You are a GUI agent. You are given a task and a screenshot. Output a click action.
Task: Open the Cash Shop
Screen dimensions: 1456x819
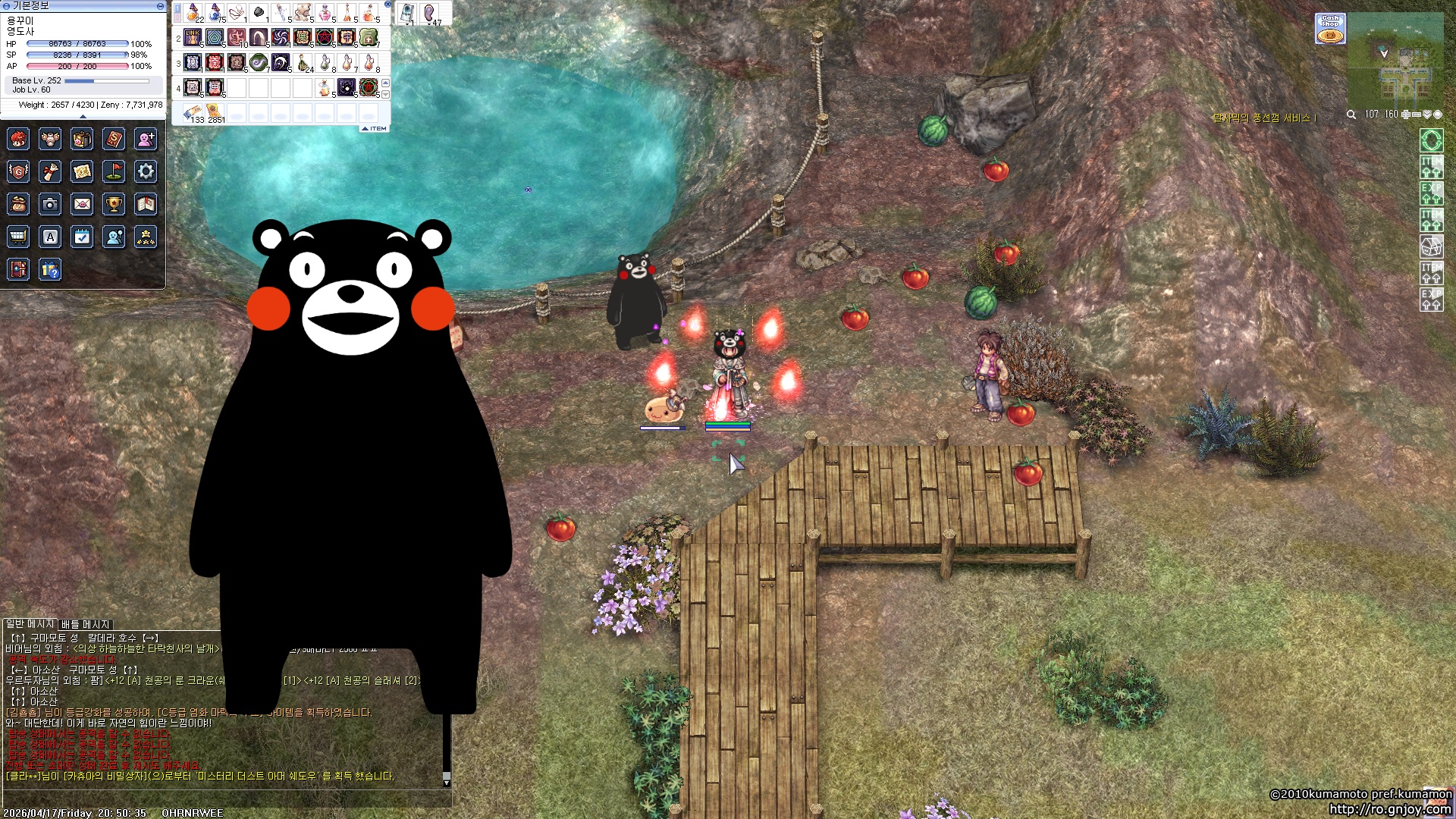click(x=1330, y=29)
